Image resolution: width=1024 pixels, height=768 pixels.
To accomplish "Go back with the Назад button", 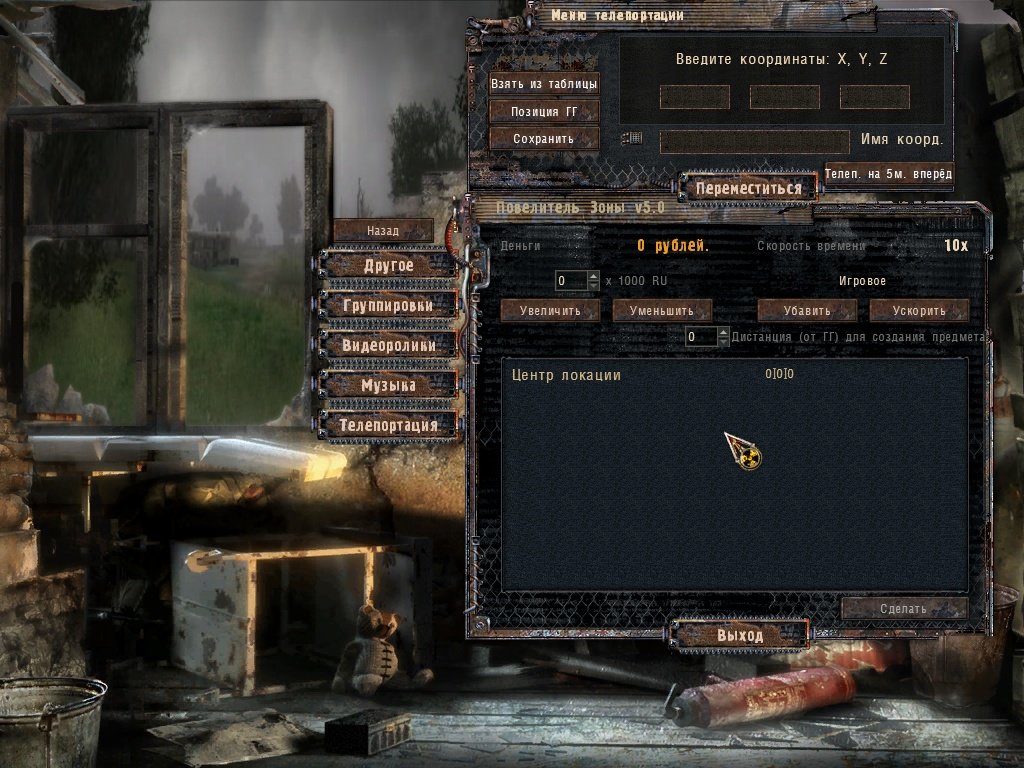I will [x=383, y=230].
